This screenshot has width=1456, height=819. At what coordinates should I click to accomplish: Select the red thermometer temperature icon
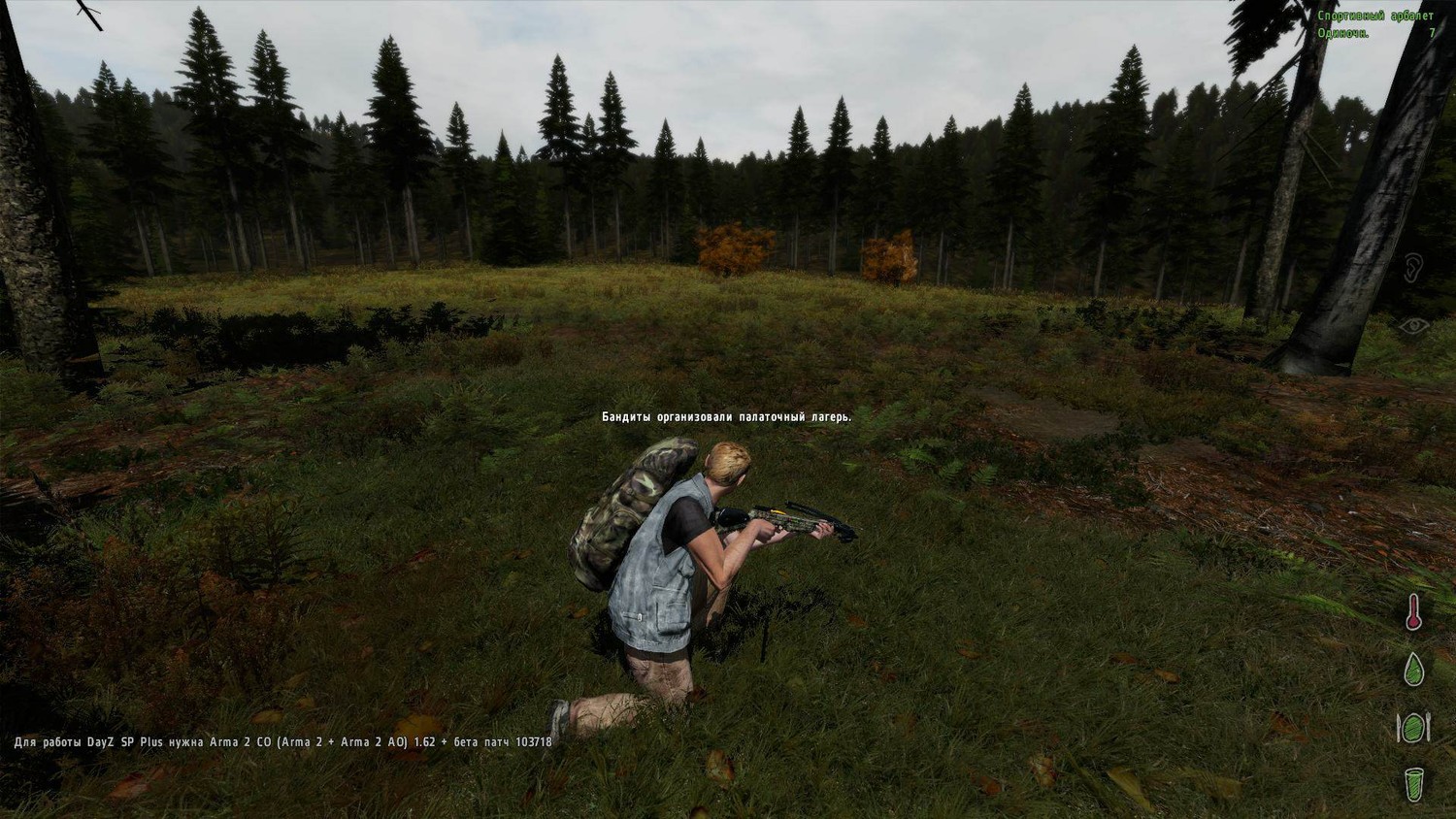1414,612
